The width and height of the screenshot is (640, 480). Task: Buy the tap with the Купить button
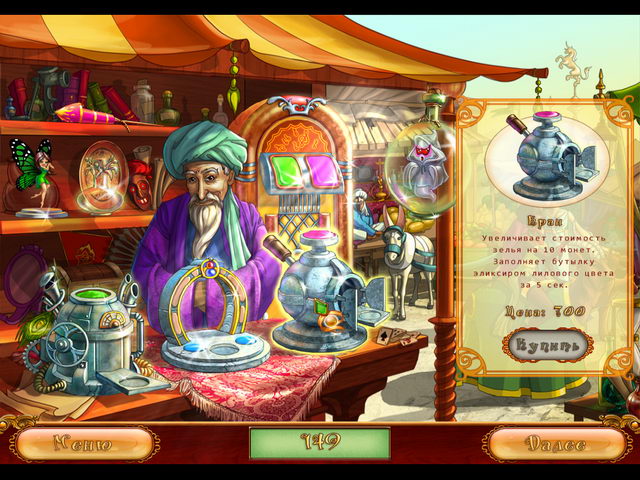(x=548, y=346)
